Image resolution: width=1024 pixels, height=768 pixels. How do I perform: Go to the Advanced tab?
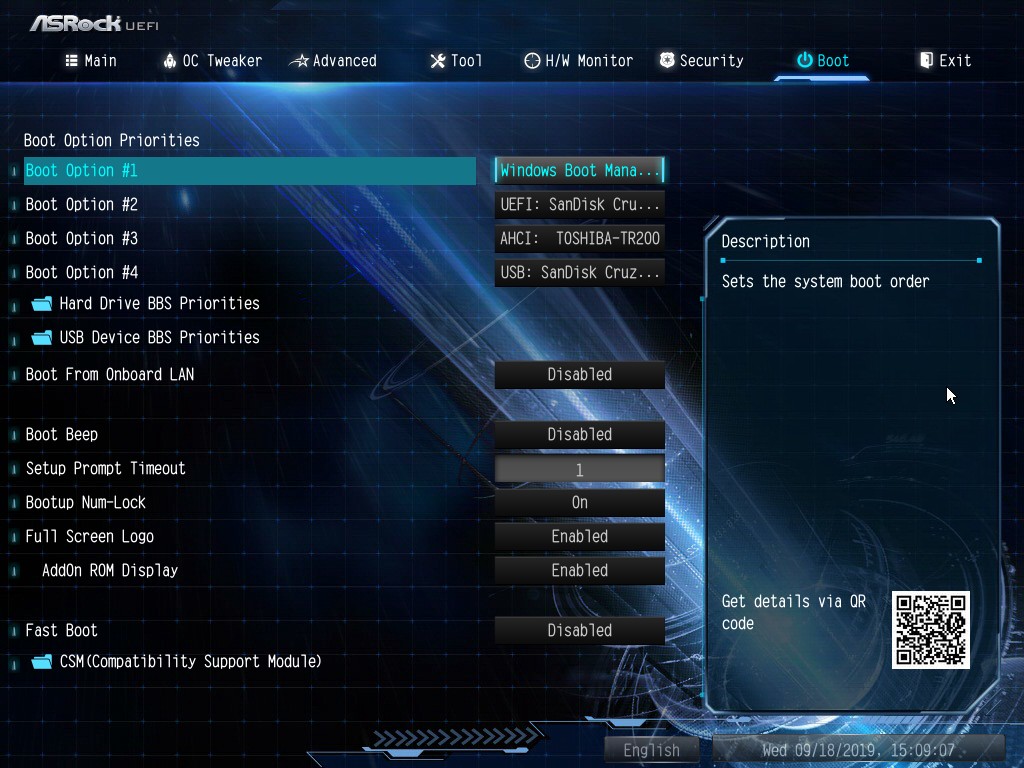[333, 61]
